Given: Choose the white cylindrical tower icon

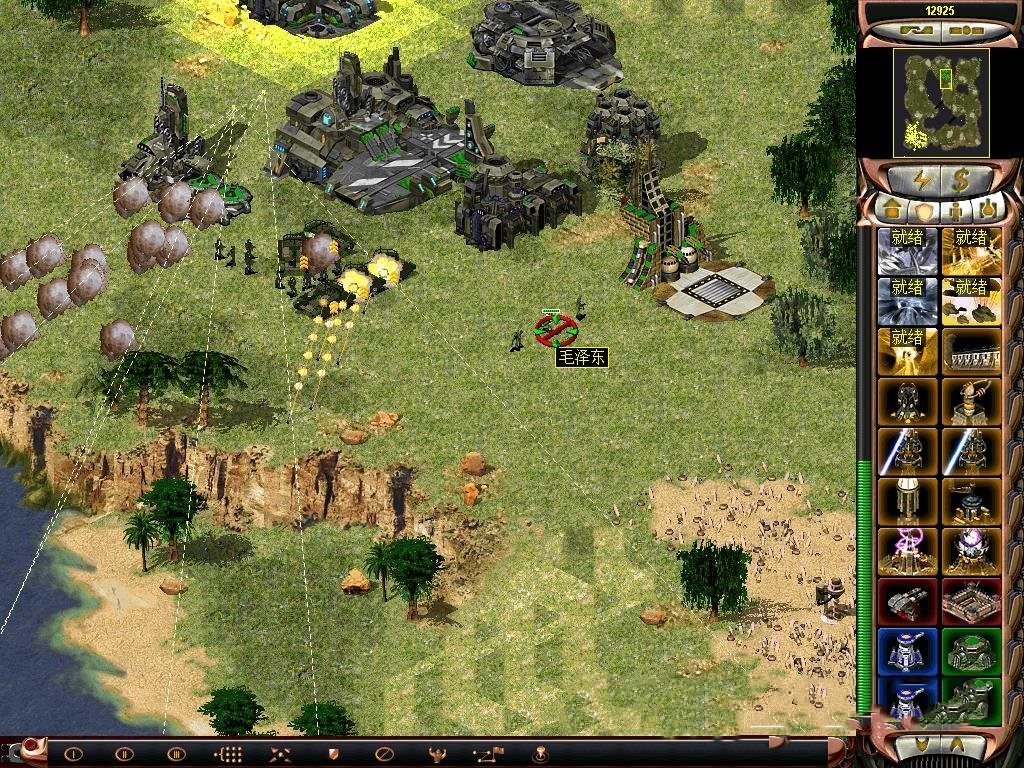Looking at the screenshot, I should 908,501.
